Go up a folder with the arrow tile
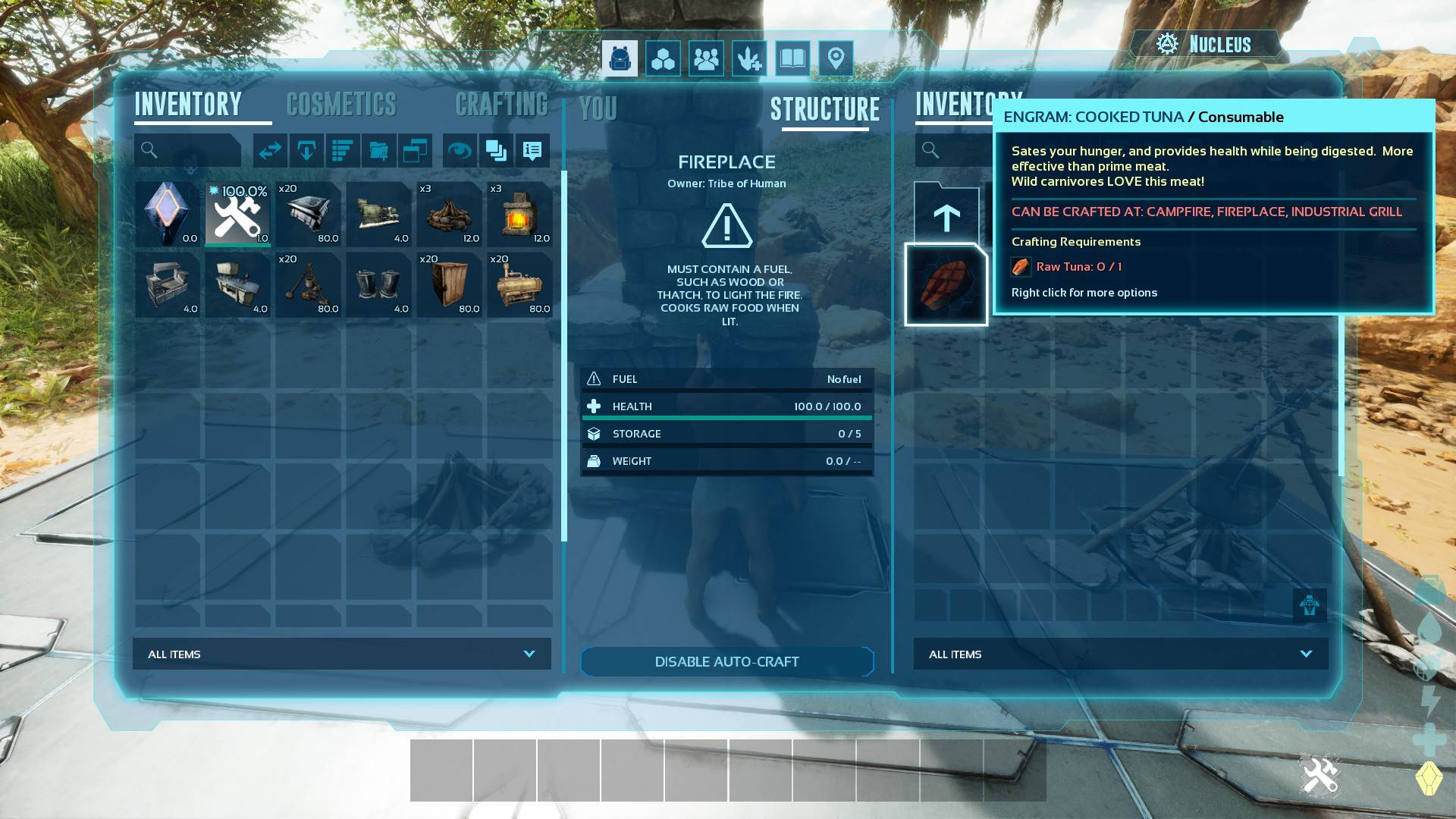Screen dimensions: 1456x819 pyautogui.click(x=946, y=217)
